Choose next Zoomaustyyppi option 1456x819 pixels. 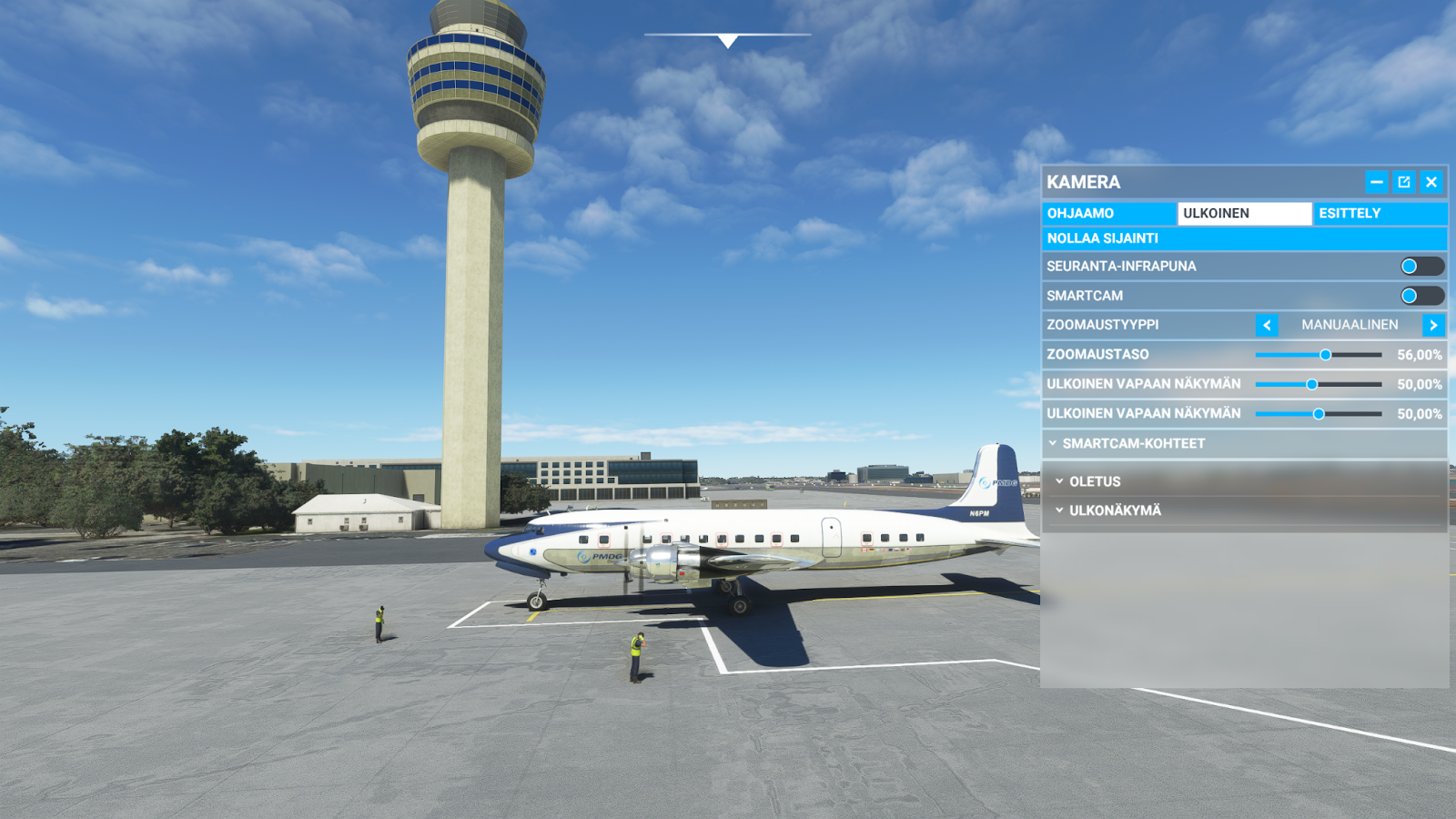point(1433,325)
